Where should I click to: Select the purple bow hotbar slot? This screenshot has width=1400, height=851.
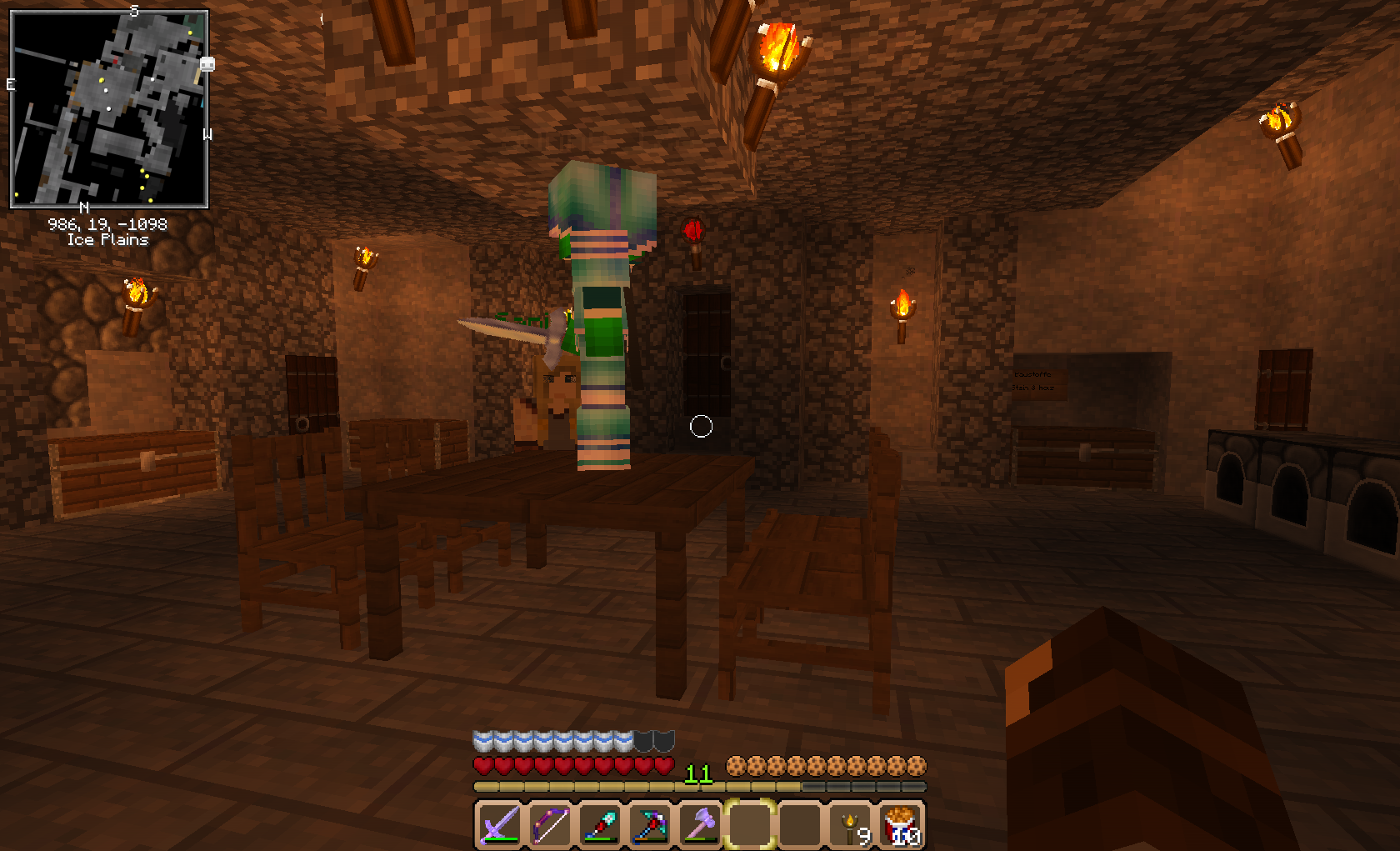pos(550,824)
